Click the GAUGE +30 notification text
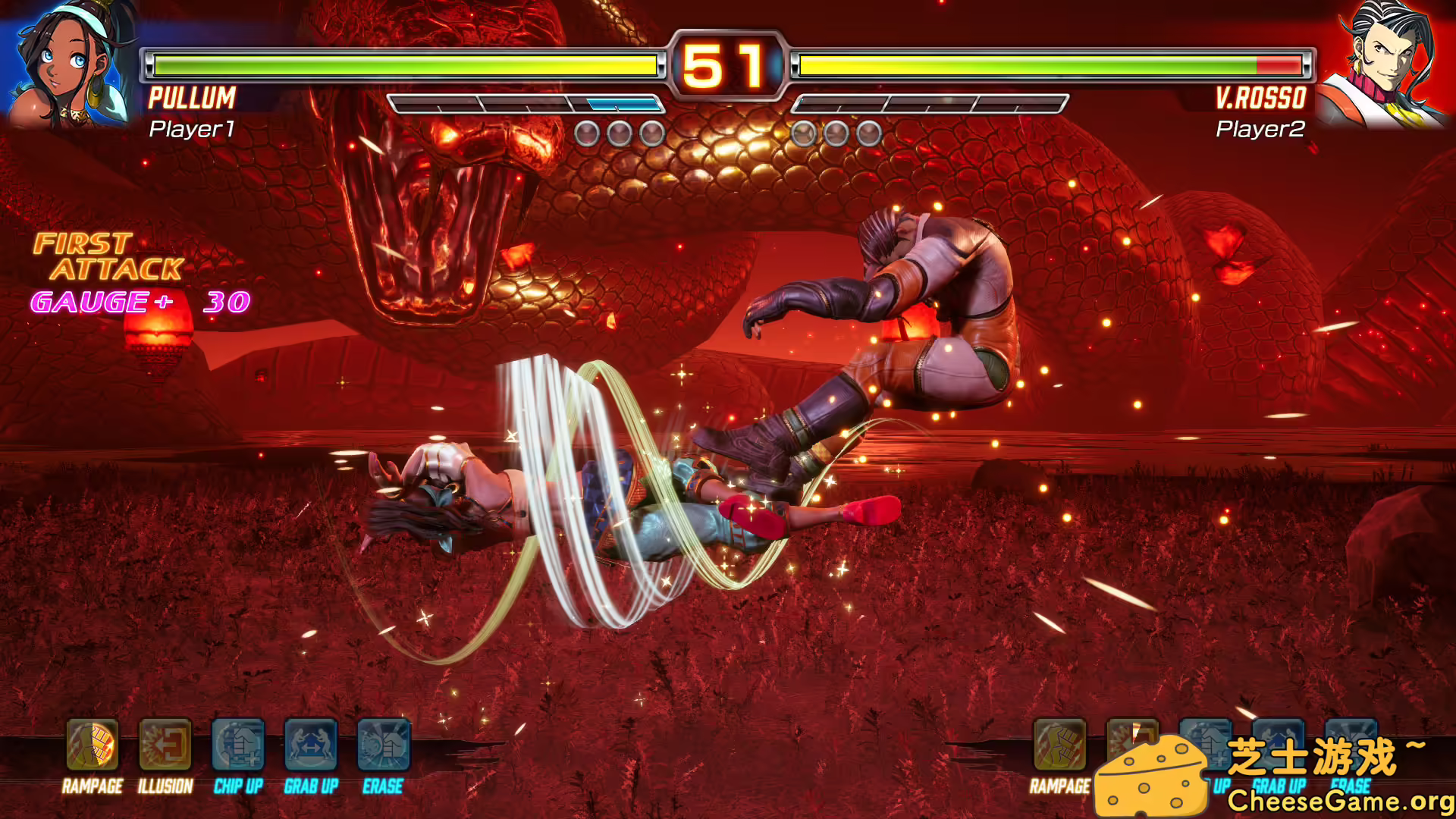The height and width of the screenshot is (819, 1456). coord(139,302)
